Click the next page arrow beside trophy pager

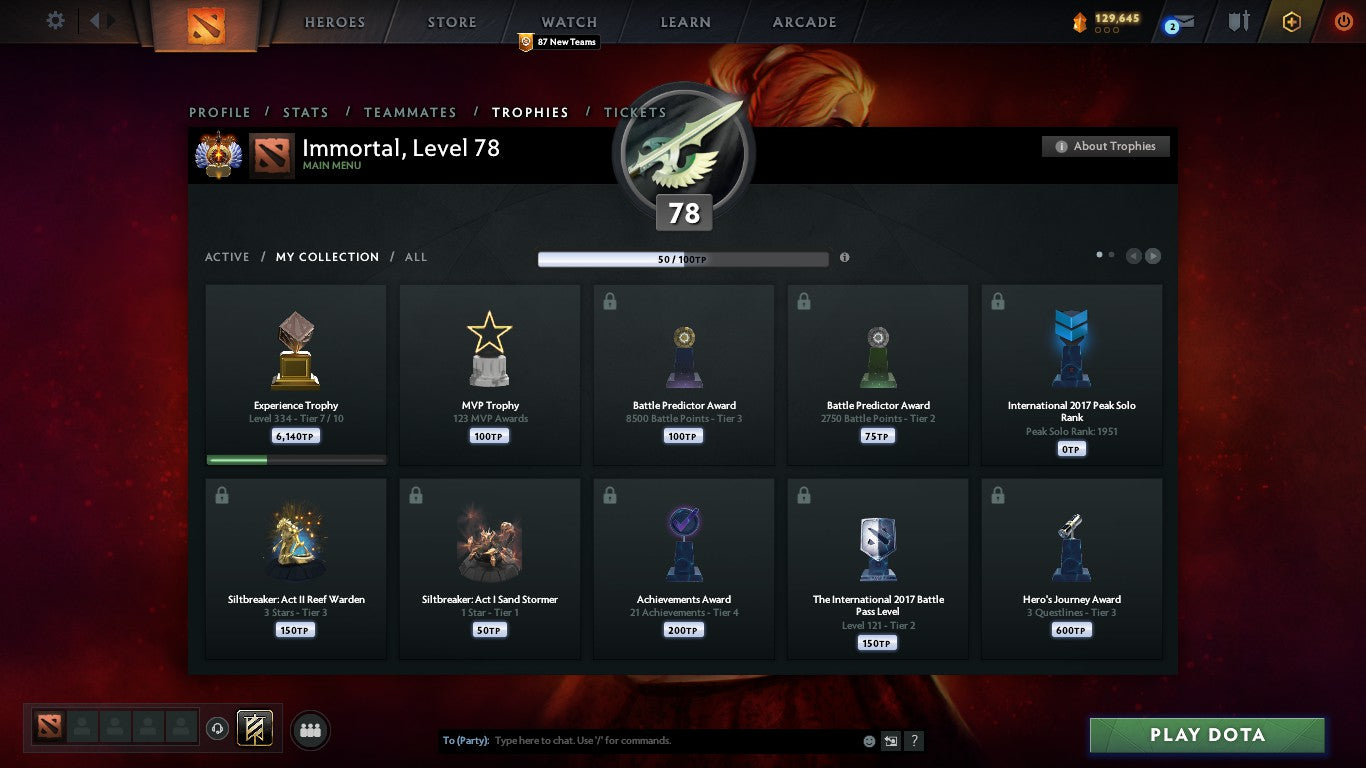click(1152, 256)
